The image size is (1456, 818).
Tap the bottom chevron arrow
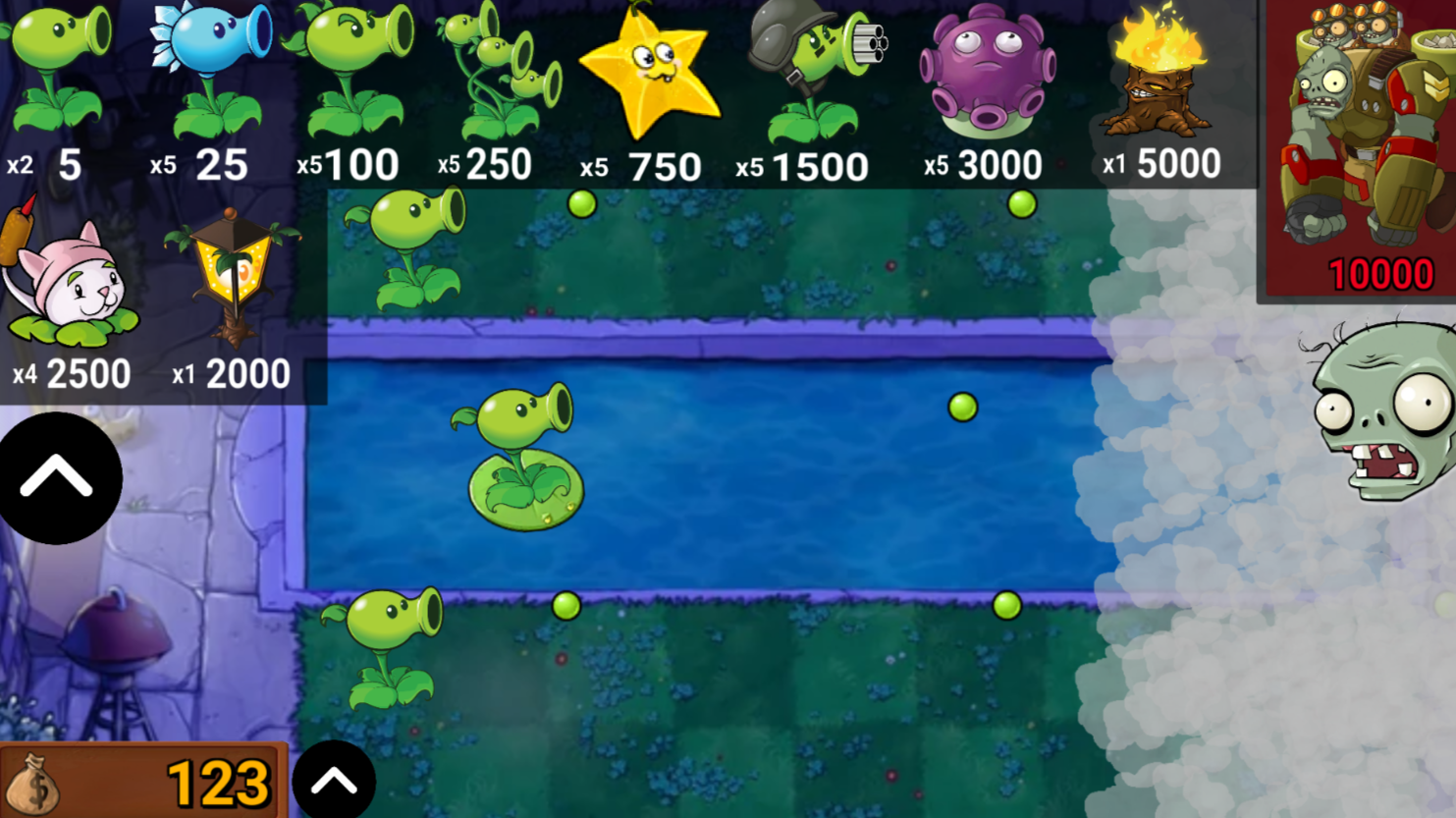coord(334,779)
